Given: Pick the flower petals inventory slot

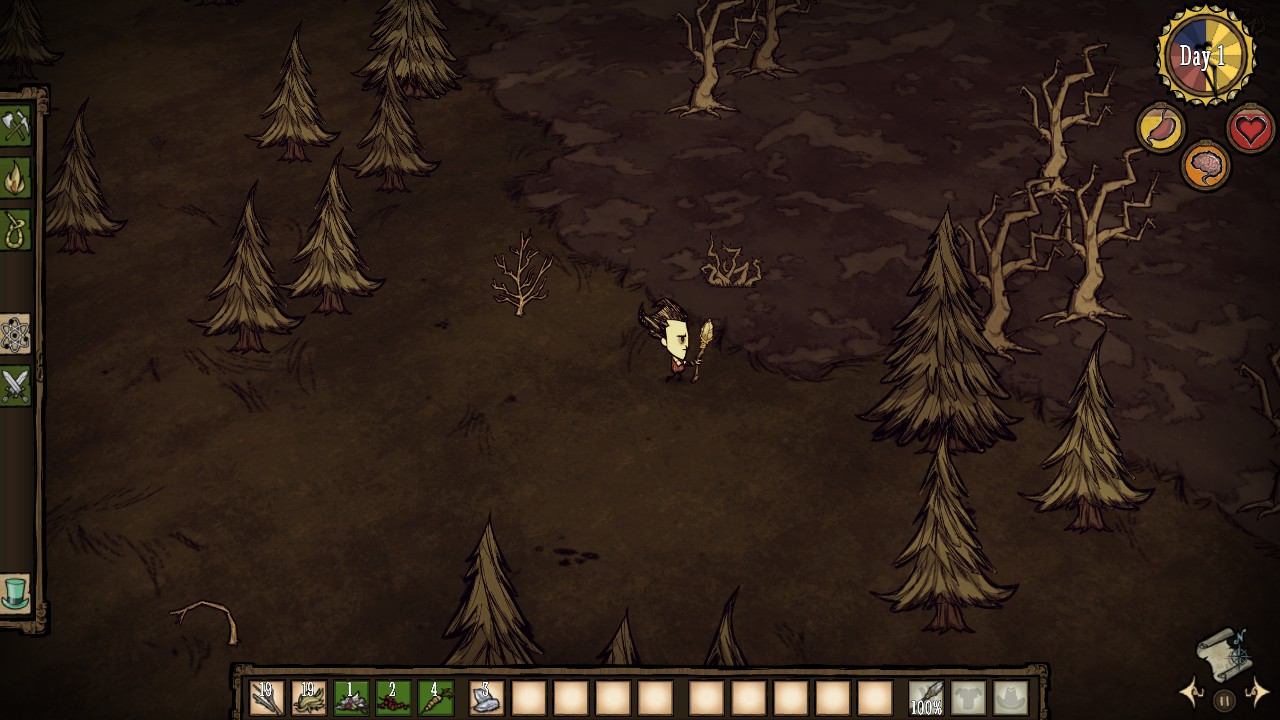Looking at the screenshot, I should coord(351,697).
